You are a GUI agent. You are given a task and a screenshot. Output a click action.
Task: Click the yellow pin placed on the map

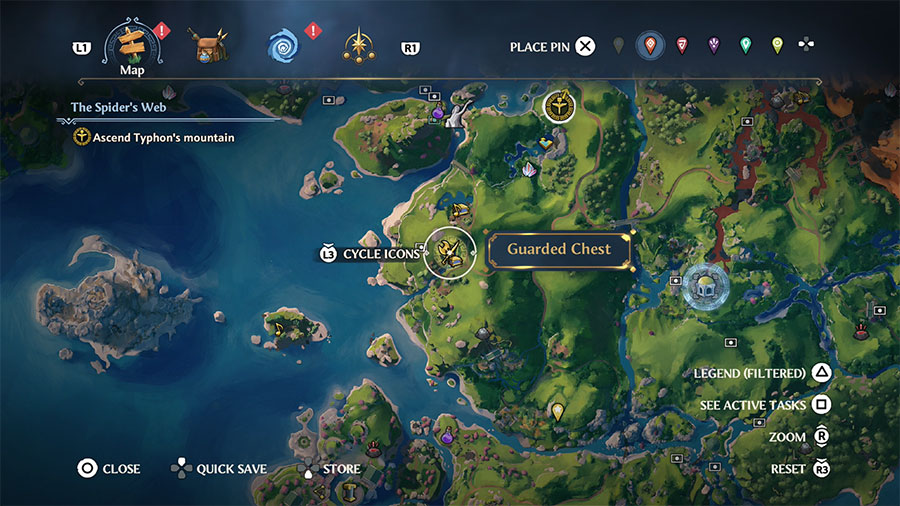pyautogui.click(x=557, y=411)
